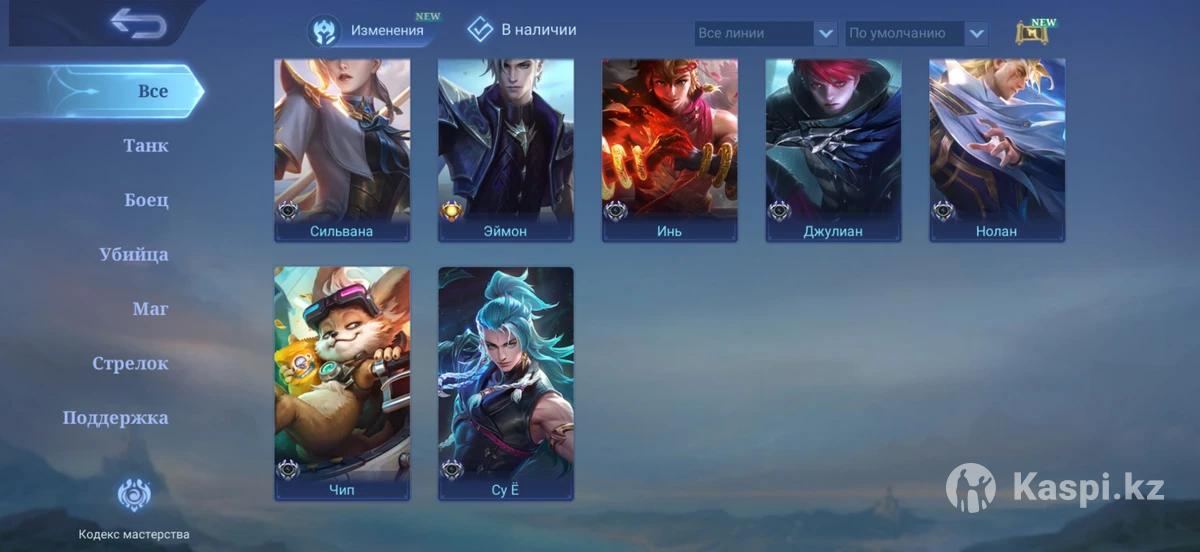Screen dimensions: 1200x552
Task: Select the Сильвана hero card
Action: pos(342,150)
